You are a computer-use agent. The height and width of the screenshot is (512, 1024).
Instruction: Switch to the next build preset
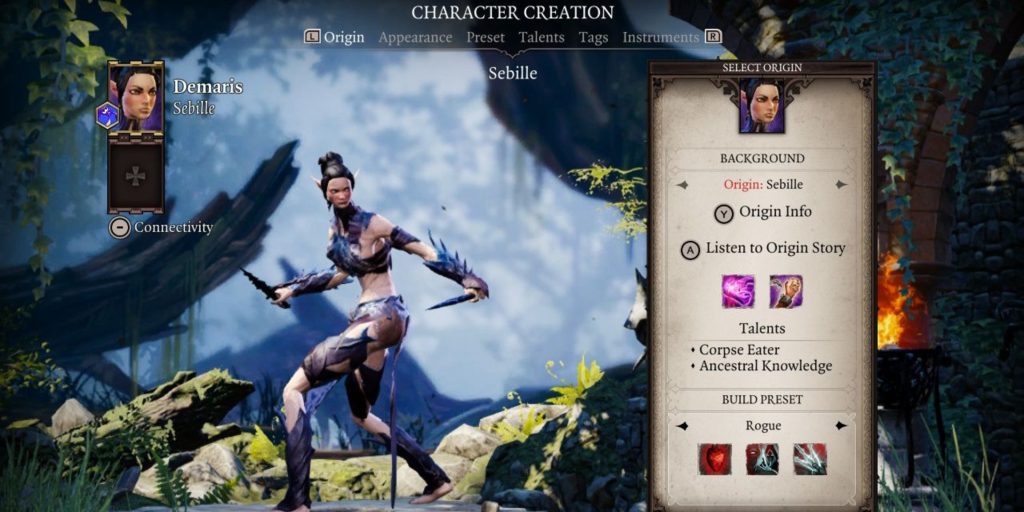pos(841,426)
